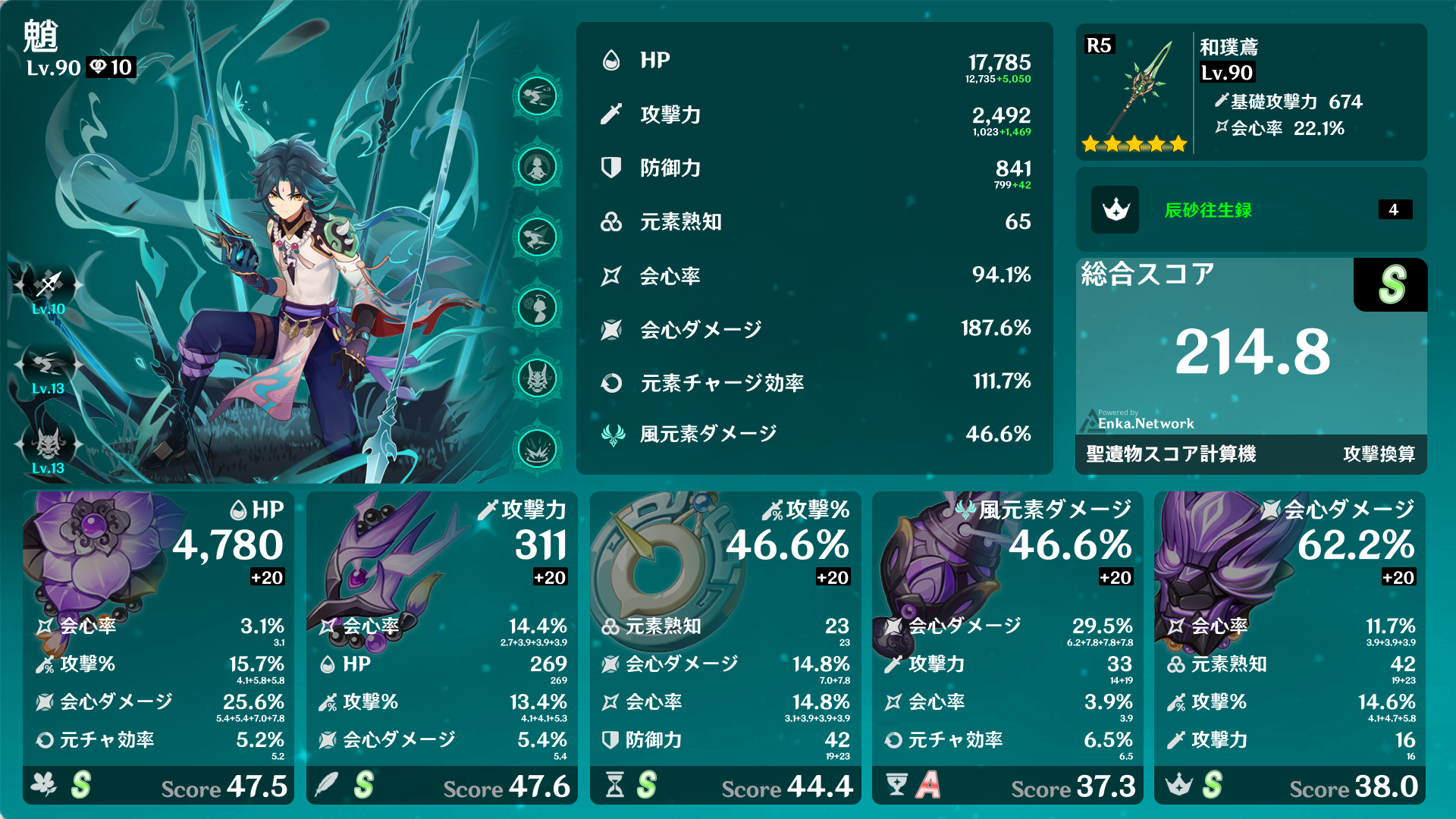
Task: Click the topmost constellation icon
Action: pos(538,98)
